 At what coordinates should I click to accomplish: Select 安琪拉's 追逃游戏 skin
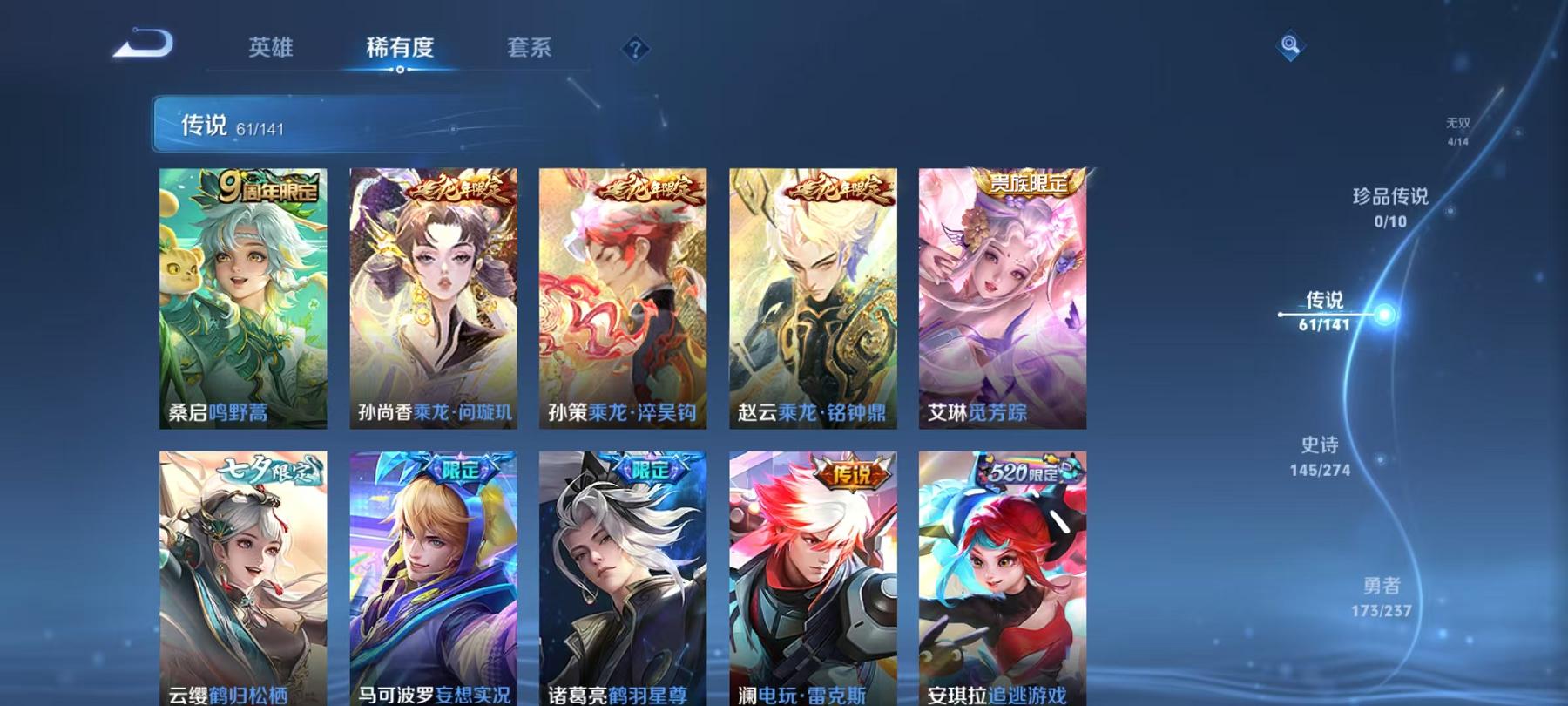coord(1002,575)
